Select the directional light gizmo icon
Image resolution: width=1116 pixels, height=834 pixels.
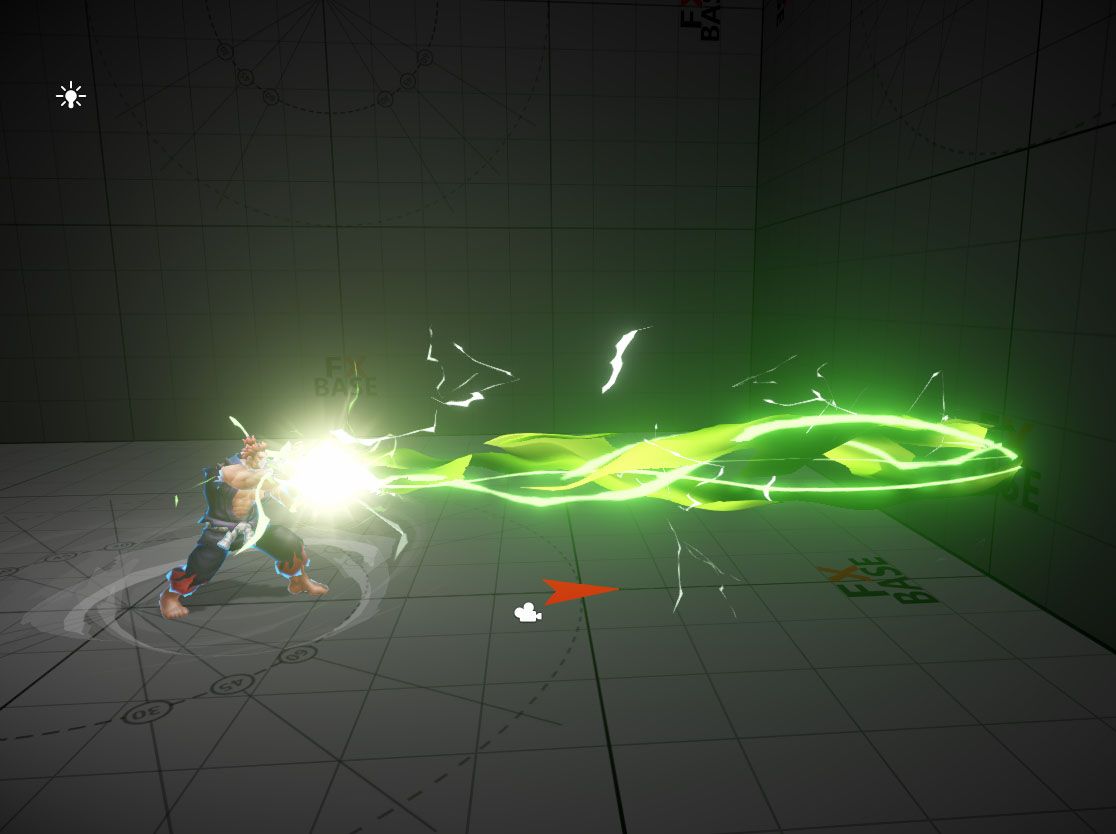[x=70, y=96]
